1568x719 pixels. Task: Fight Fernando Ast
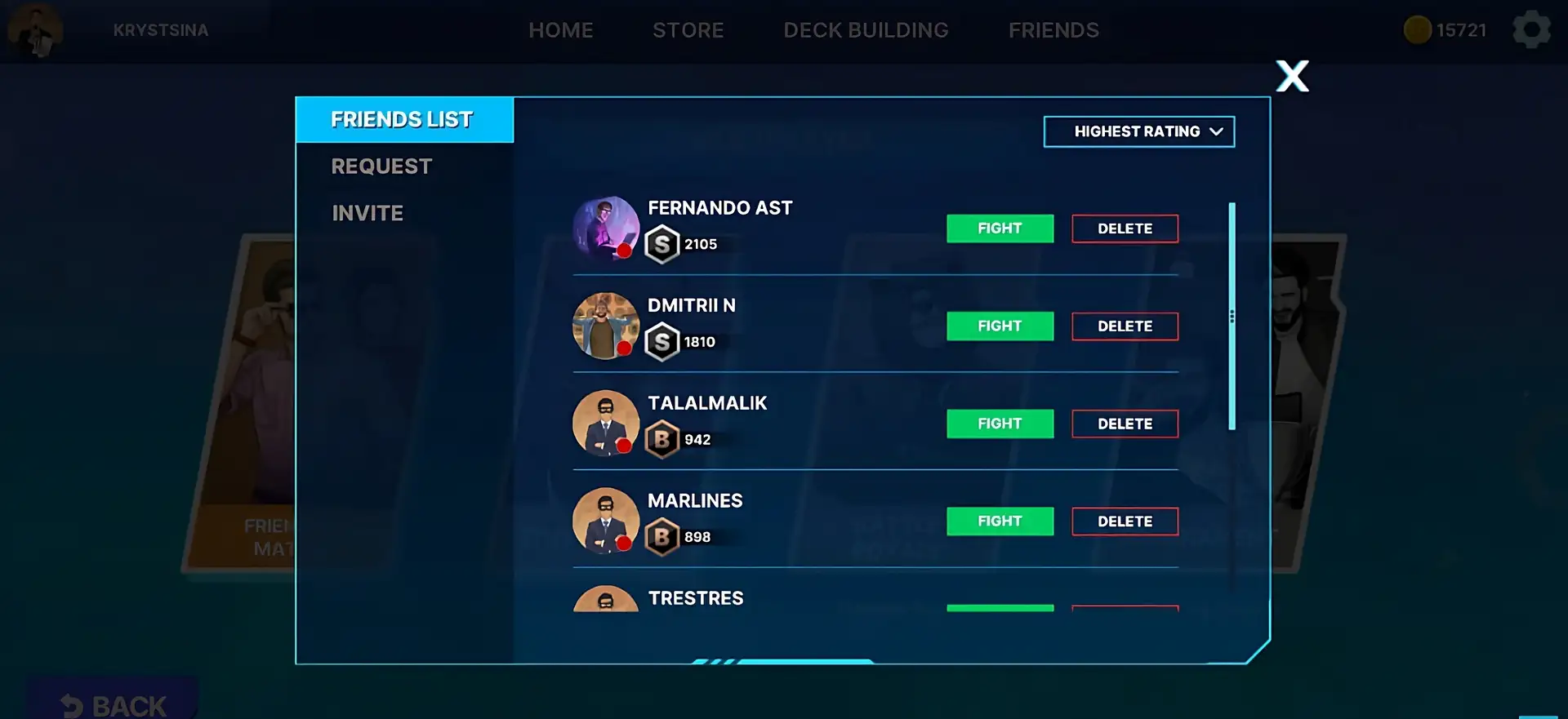click(1000, 229)
